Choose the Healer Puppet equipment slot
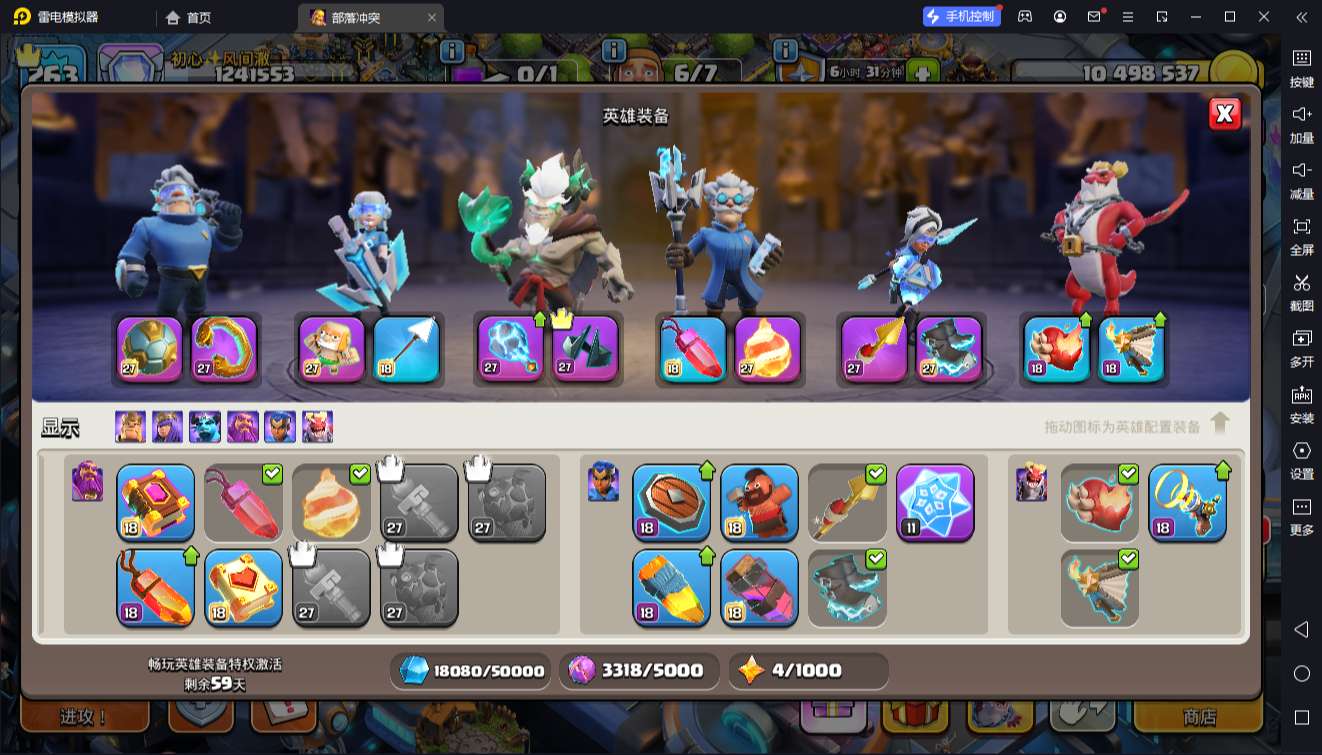The width and height of the screenshot is (1322, 755). click(332, 349)
